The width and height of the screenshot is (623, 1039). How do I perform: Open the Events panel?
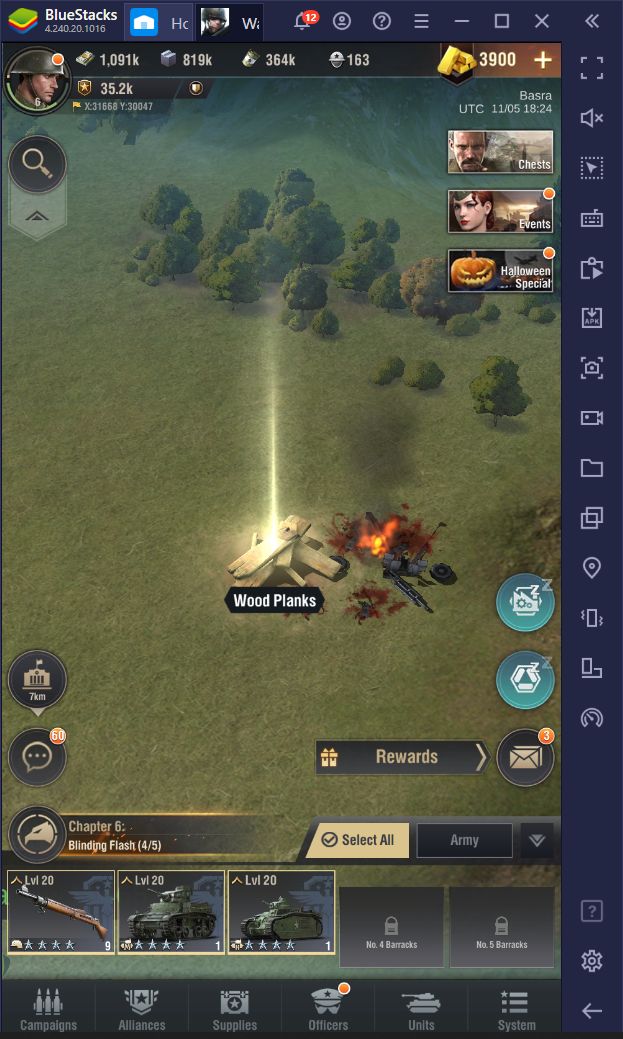point(500,211)
